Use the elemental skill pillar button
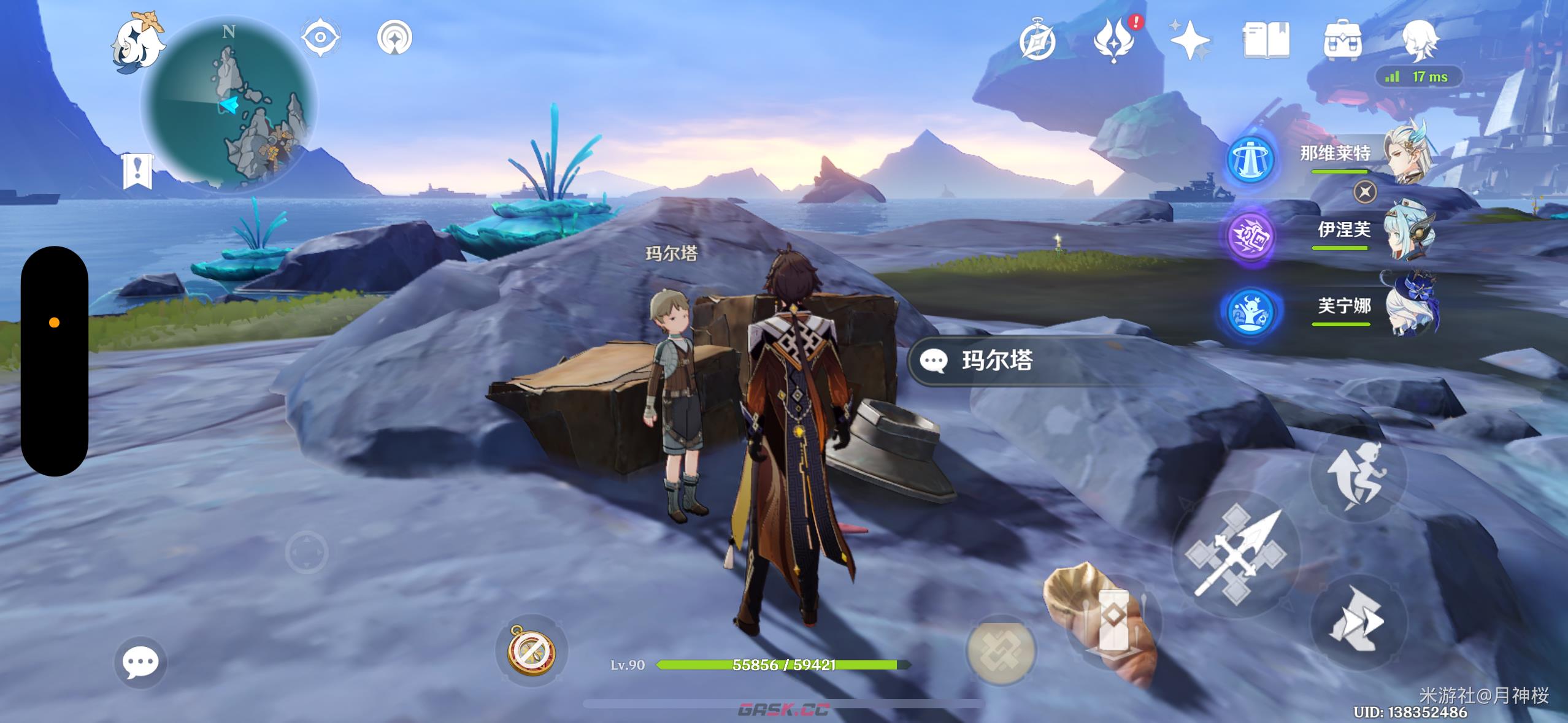 coord(1112,621)
